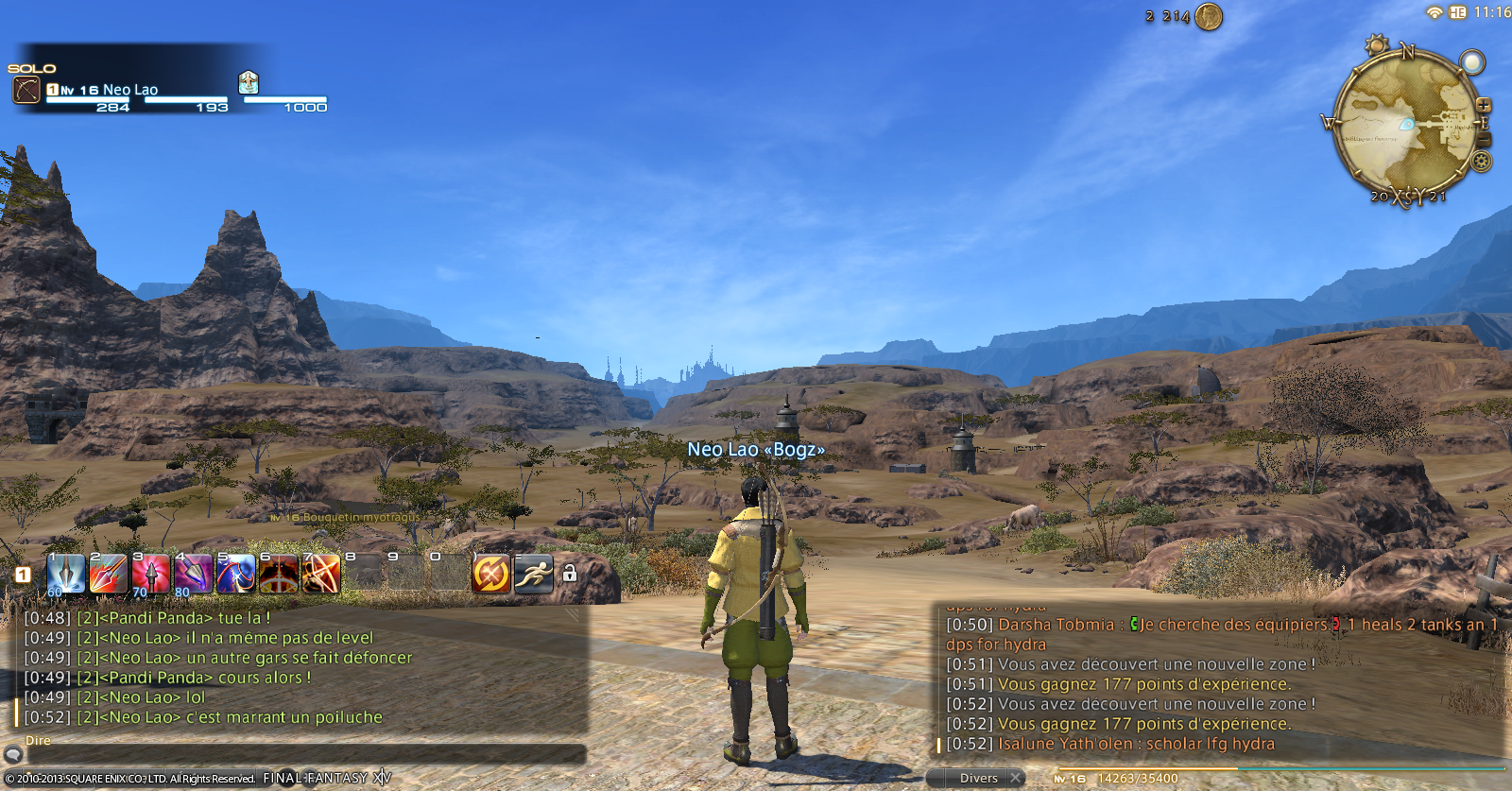Click the gil coin icon
Viewport: 1512px width, 791px height.
point(1209,16)
